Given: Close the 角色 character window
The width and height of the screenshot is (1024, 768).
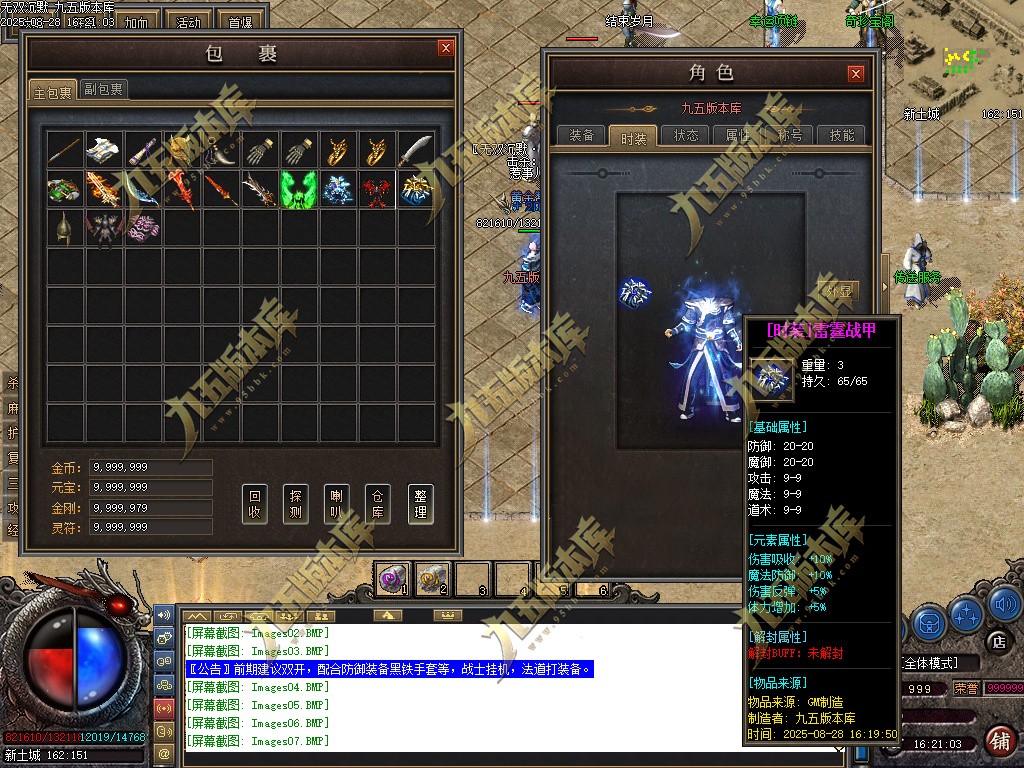Looking at the screenshot, I should (x=855, y=73).
